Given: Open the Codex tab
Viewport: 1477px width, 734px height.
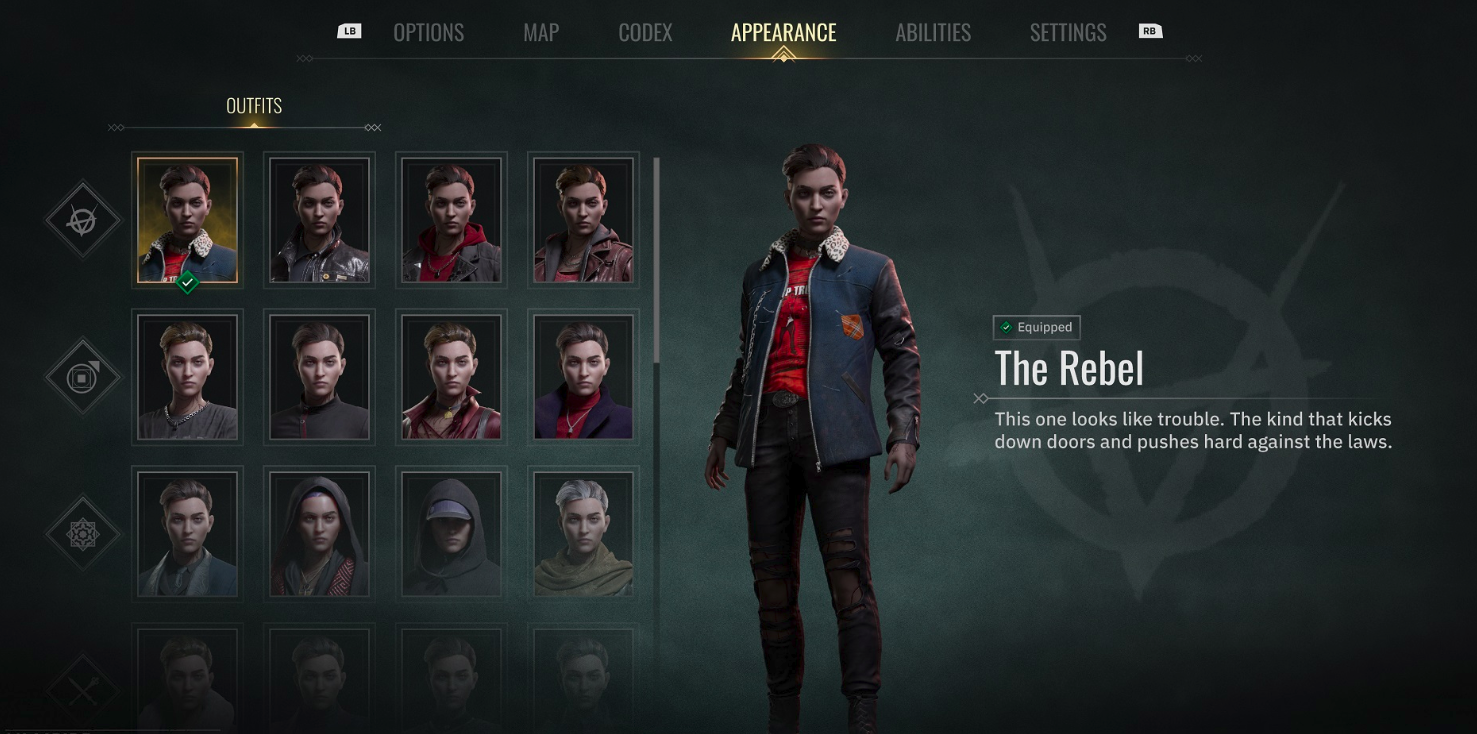Looking at the screenshot, I should point(645,33).
